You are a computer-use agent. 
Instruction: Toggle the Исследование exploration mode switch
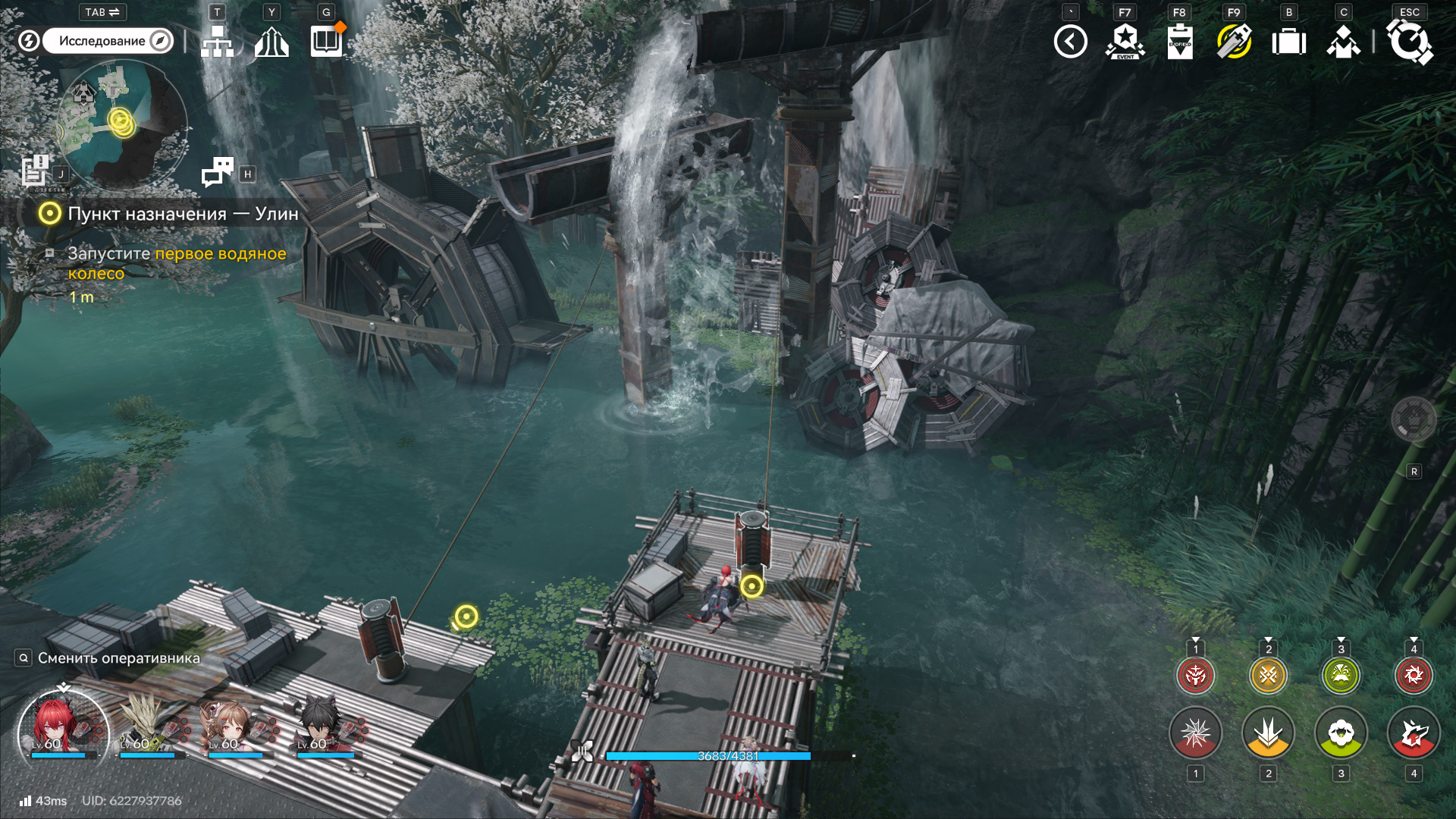(108, 41)
